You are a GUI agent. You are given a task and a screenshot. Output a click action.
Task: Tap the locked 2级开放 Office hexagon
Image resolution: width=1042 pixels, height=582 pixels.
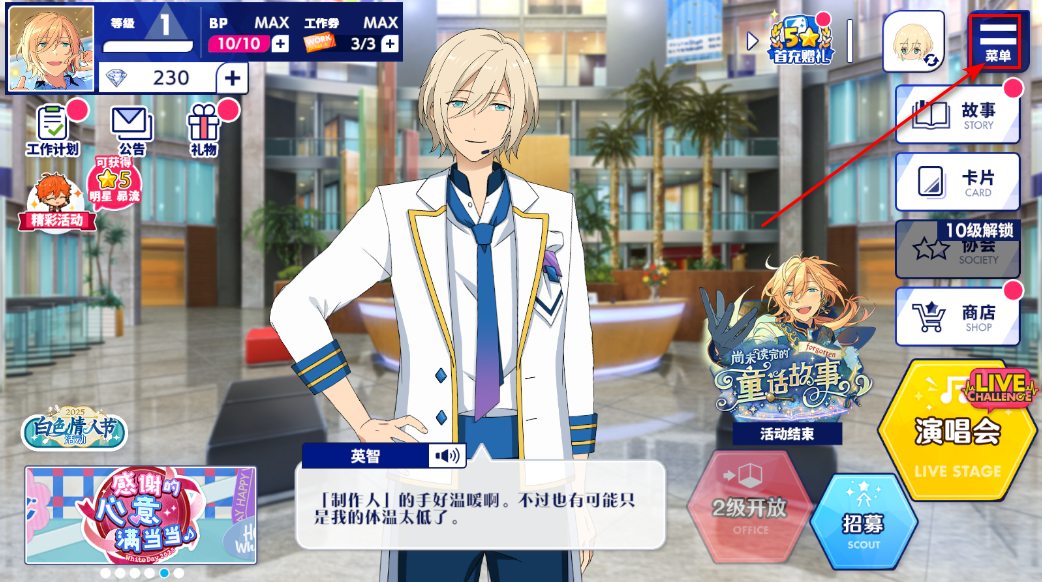coord(749,508)
